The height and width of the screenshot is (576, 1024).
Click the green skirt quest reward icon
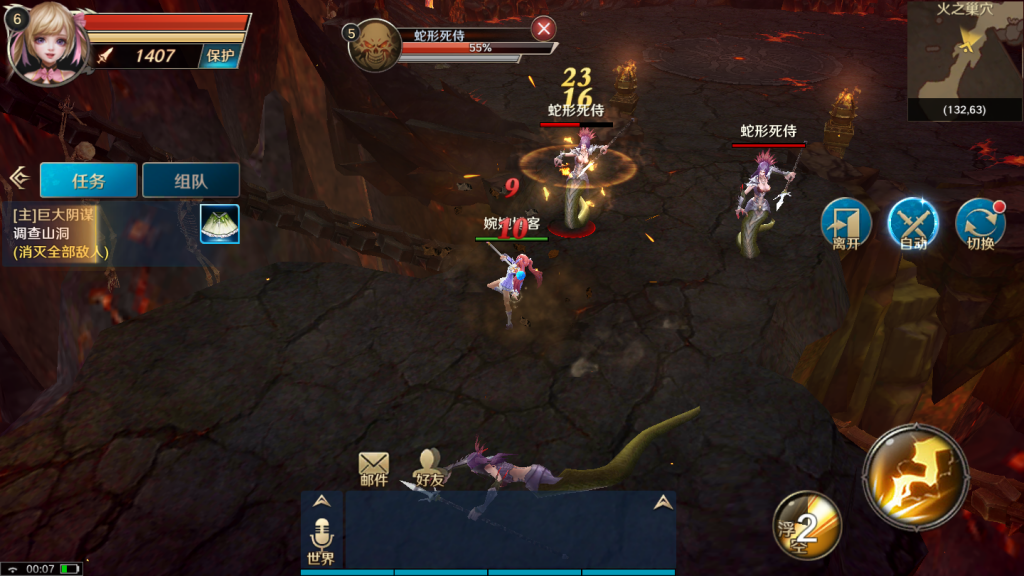coord(219,224)
